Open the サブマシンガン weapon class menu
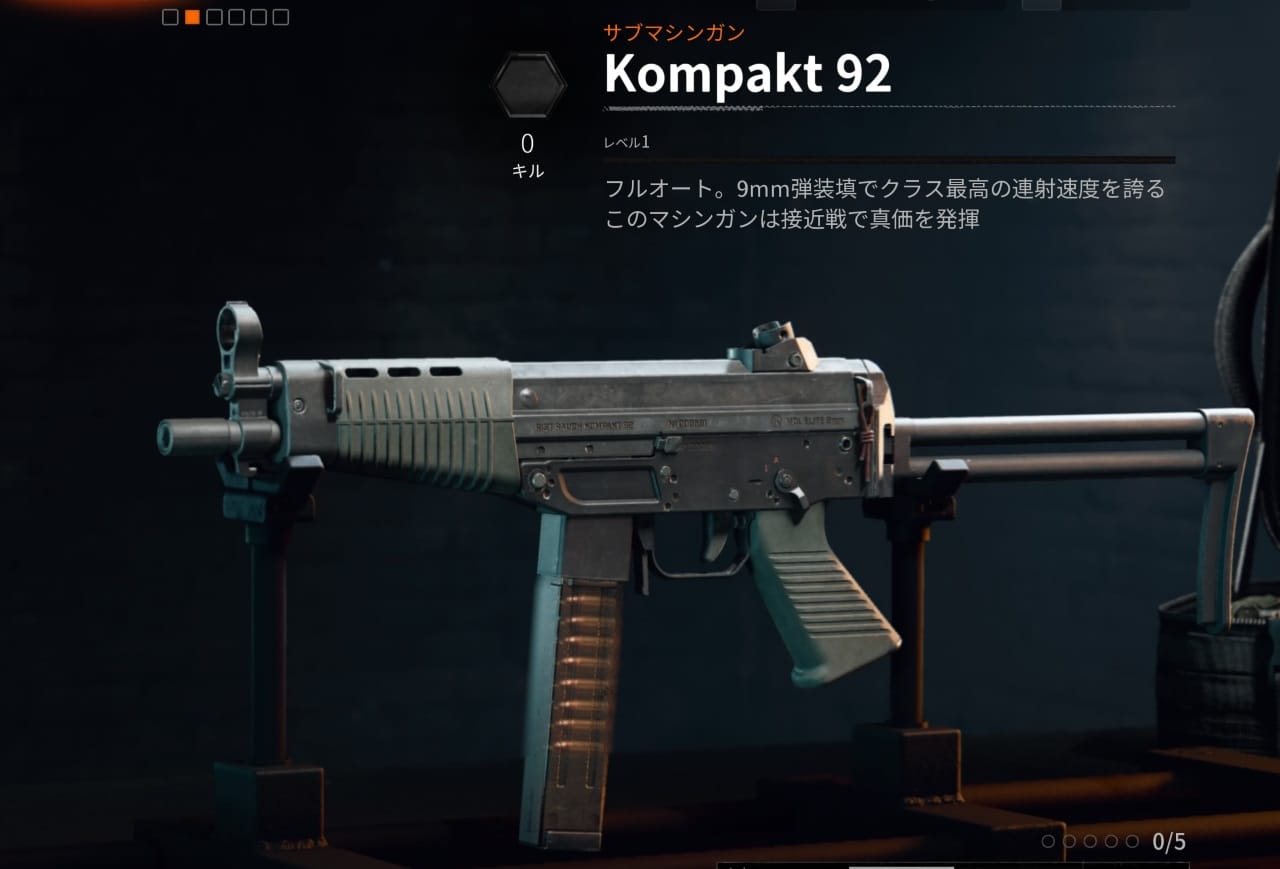Screen dimensions: 1280x869 click(672, 32)
